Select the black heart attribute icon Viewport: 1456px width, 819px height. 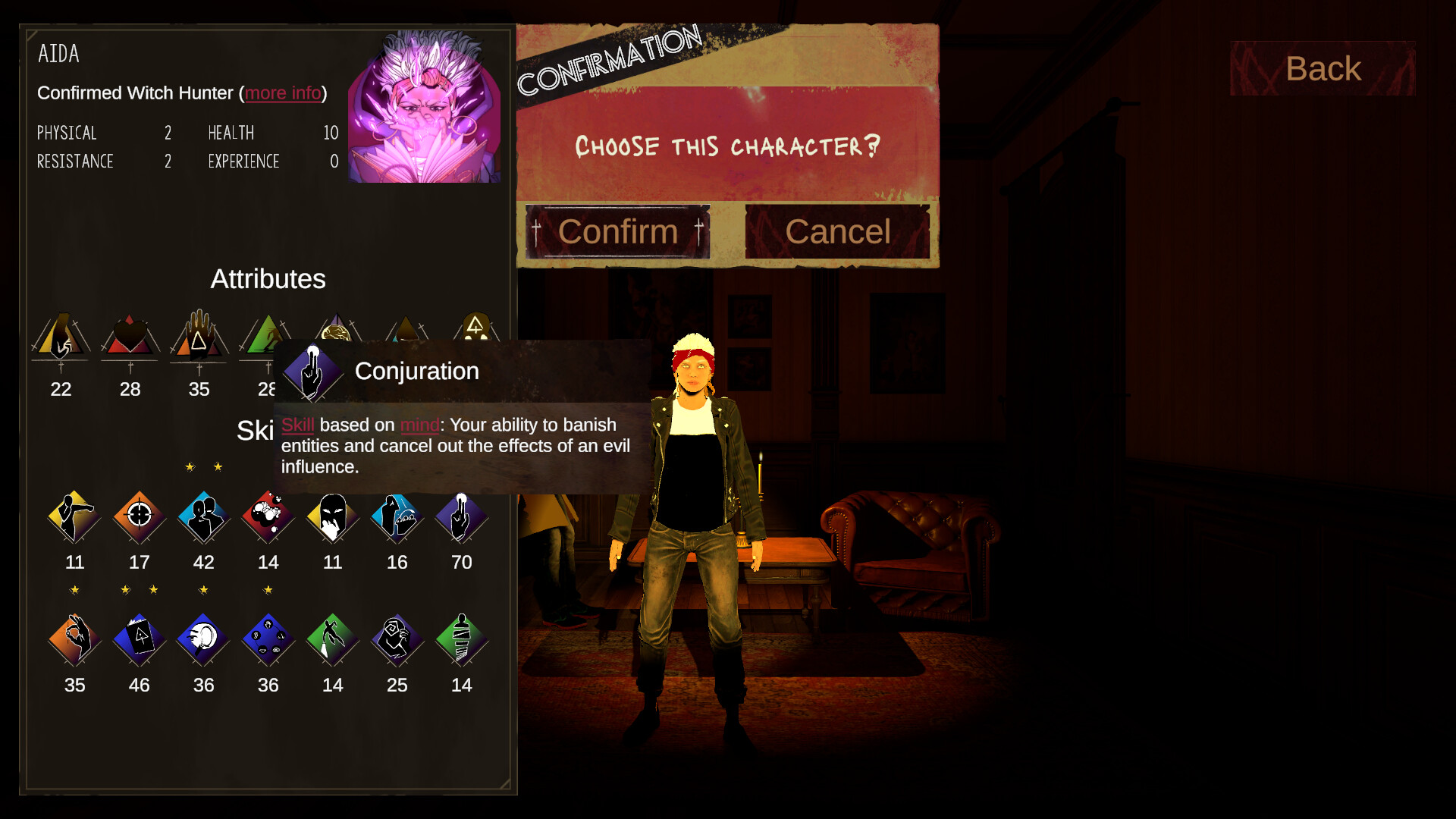[130, 336]
